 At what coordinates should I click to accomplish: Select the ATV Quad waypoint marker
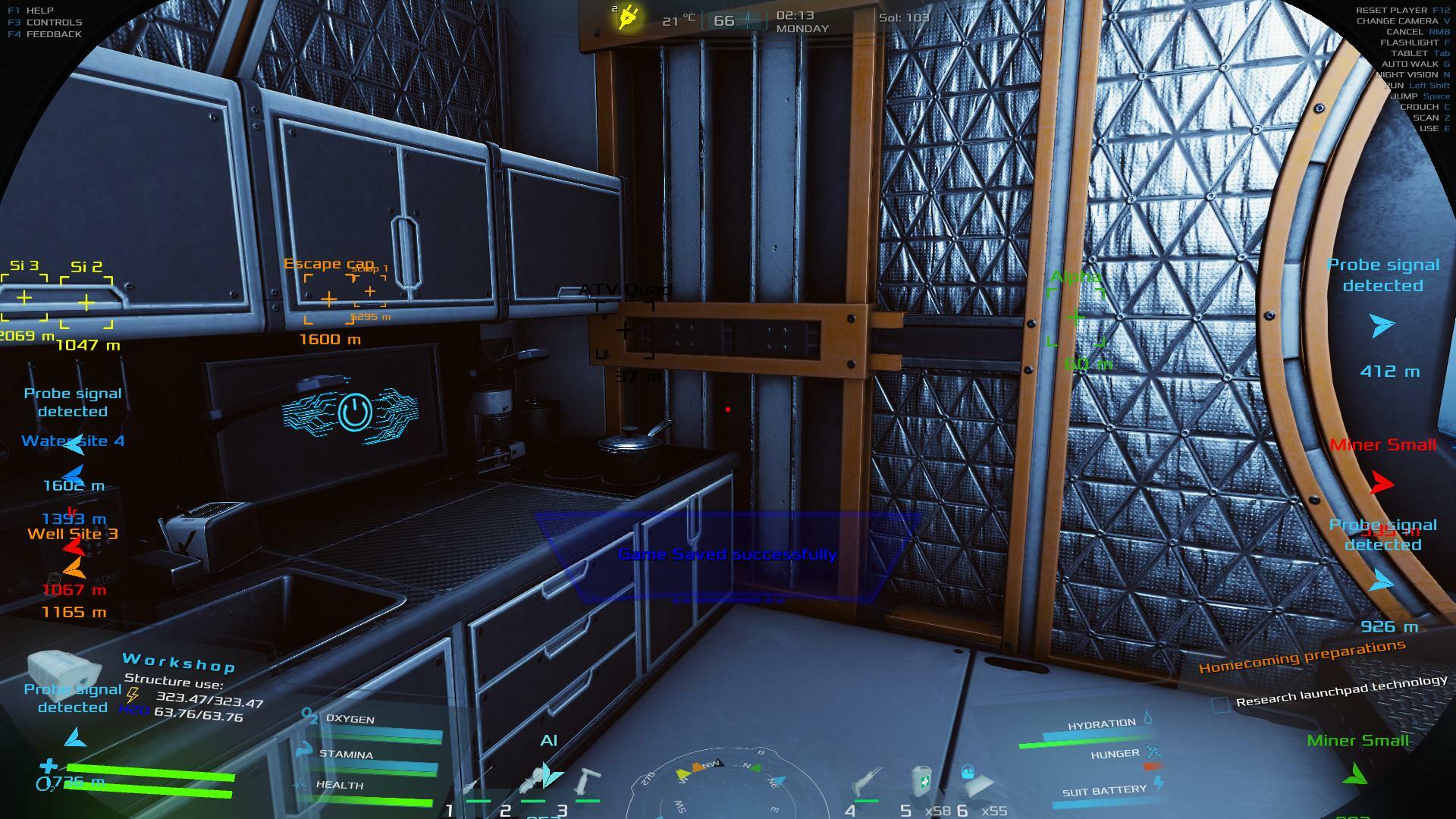pyautogui.click(x=625, y=330)
